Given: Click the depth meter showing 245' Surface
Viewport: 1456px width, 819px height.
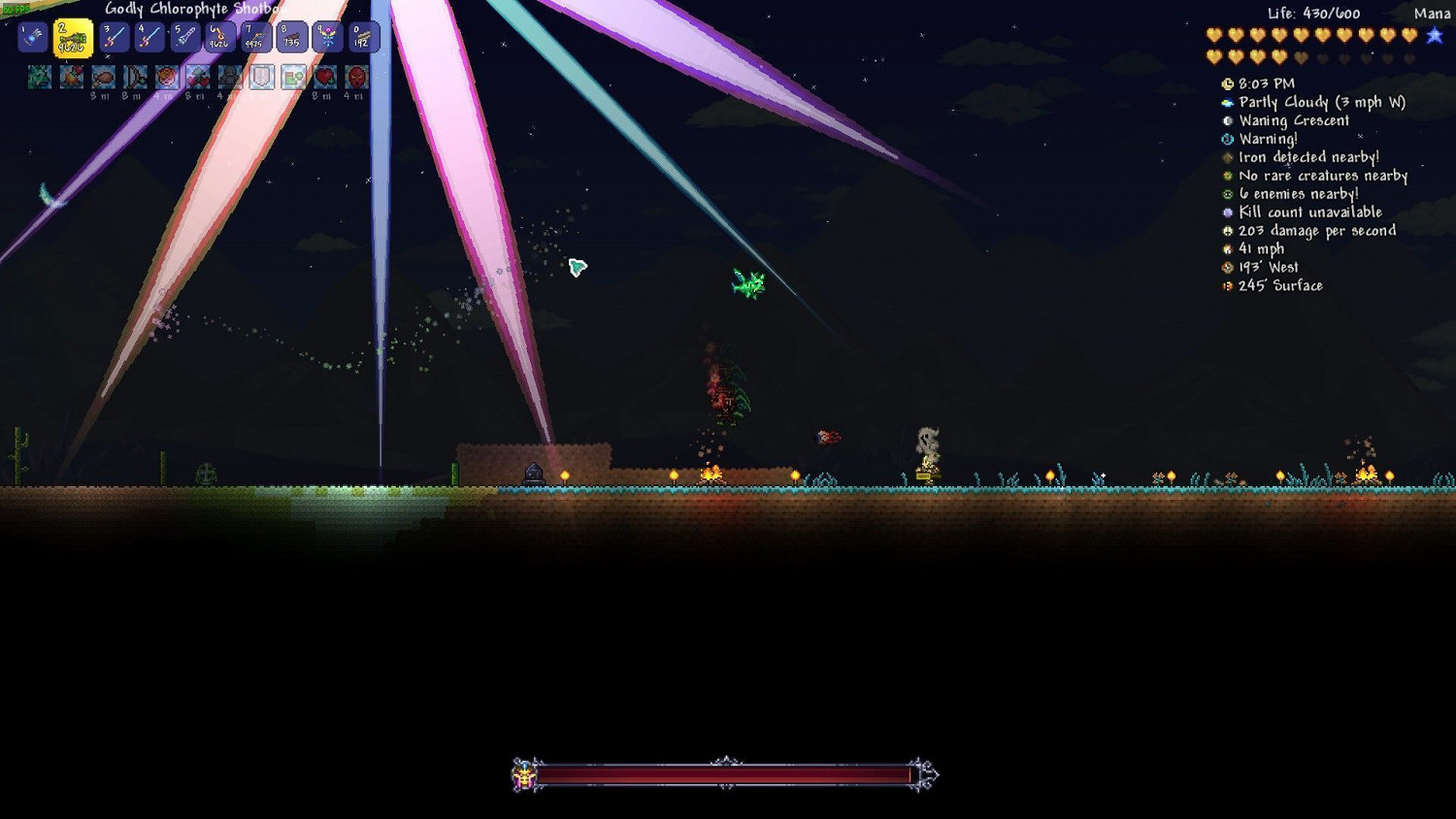Looking at the screenshot, I should 1226,285.
